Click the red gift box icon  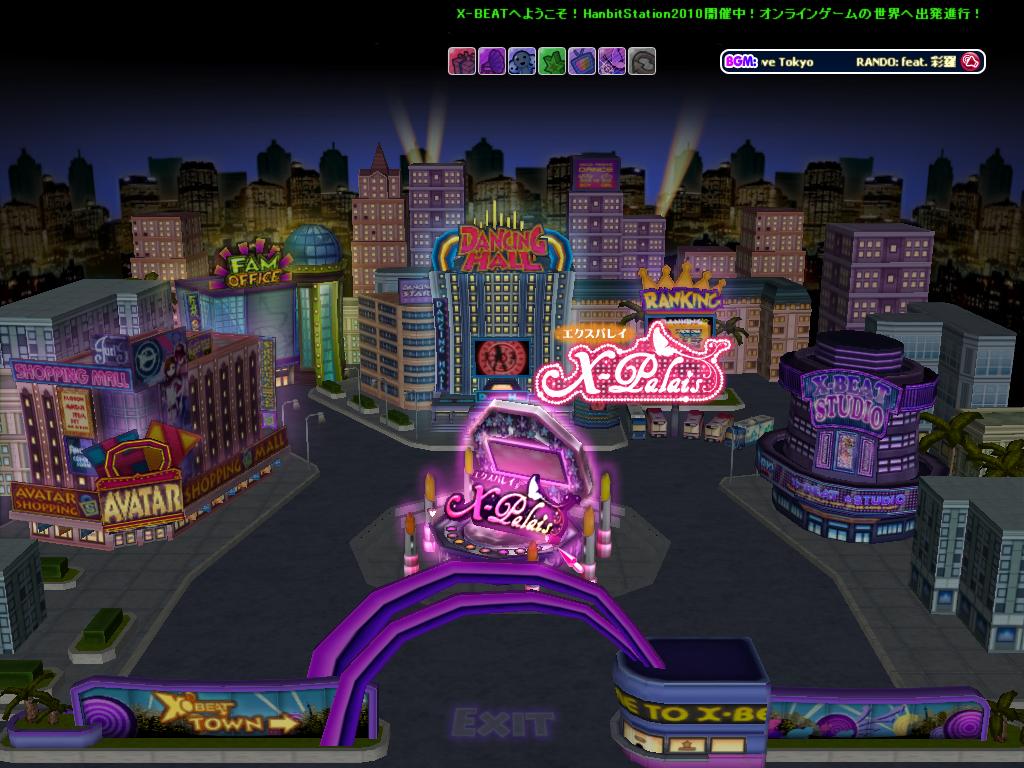[x=461, y=61]
